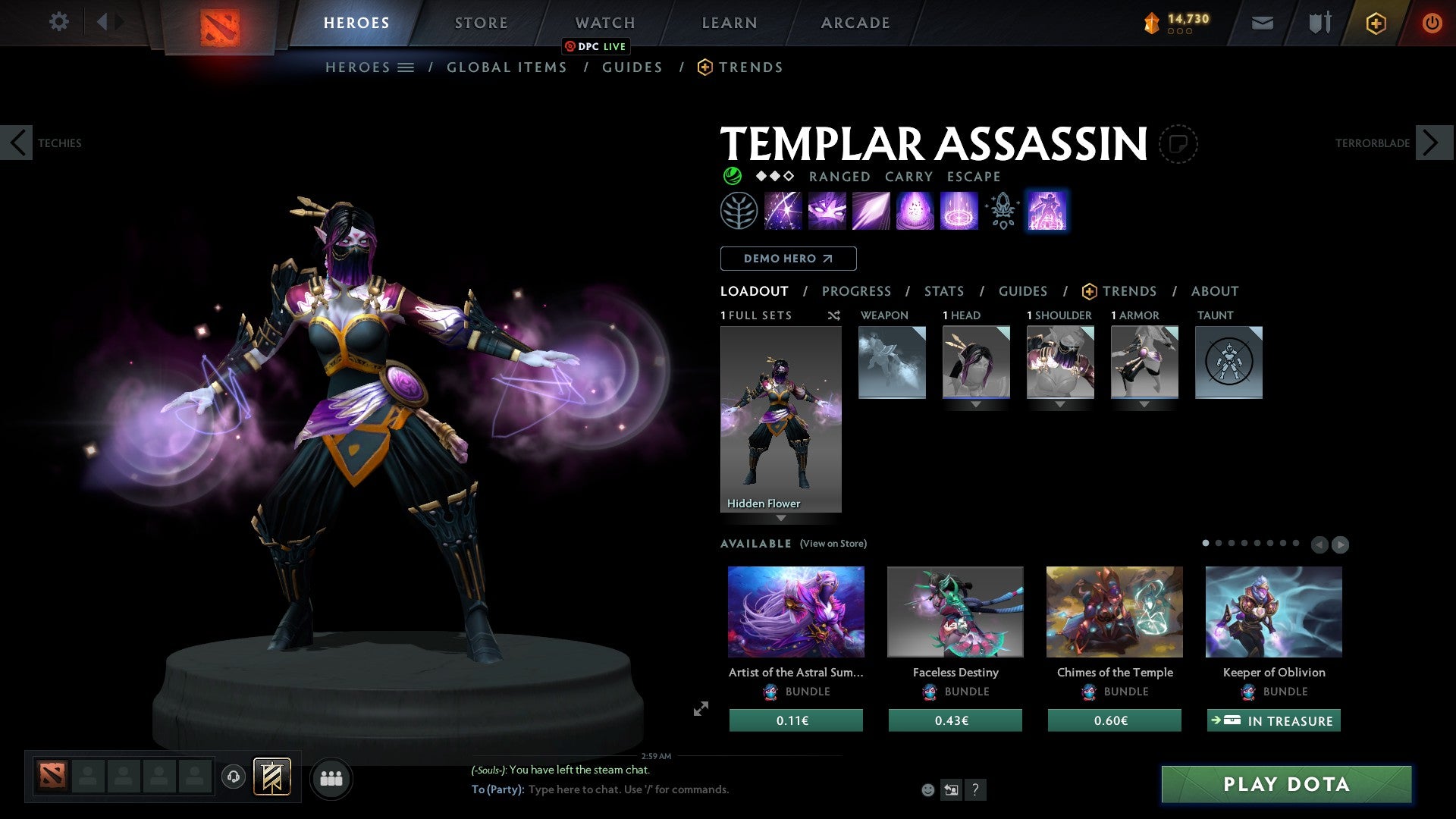Click the next page arrow for available bundles
Viewport: 1456px width, 819px height.
(x=1339, y=544)
